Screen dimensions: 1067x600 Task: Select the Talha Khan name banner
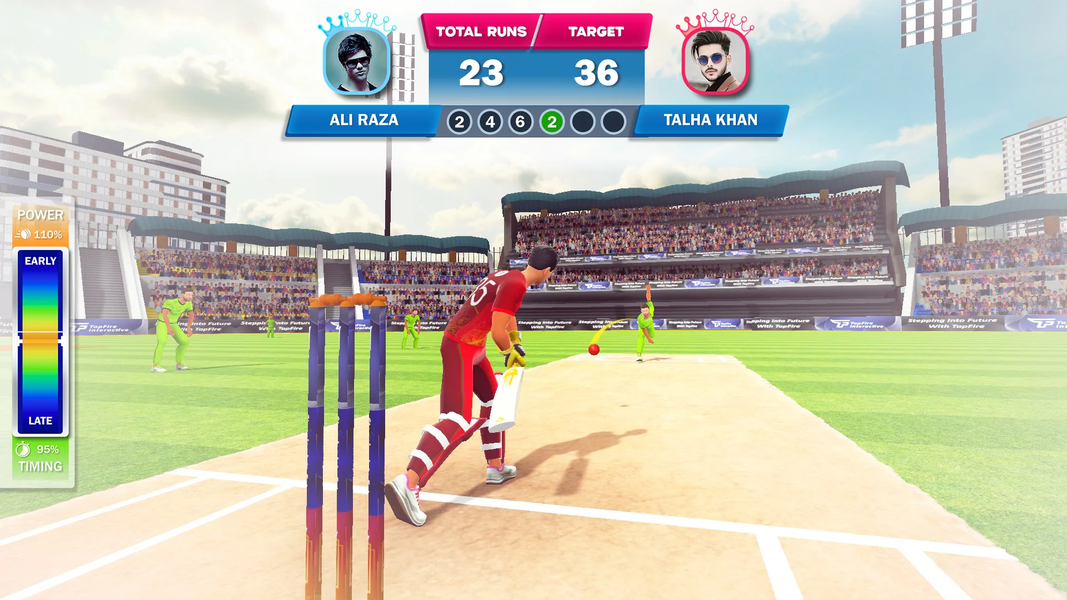[x=710, y=121]
